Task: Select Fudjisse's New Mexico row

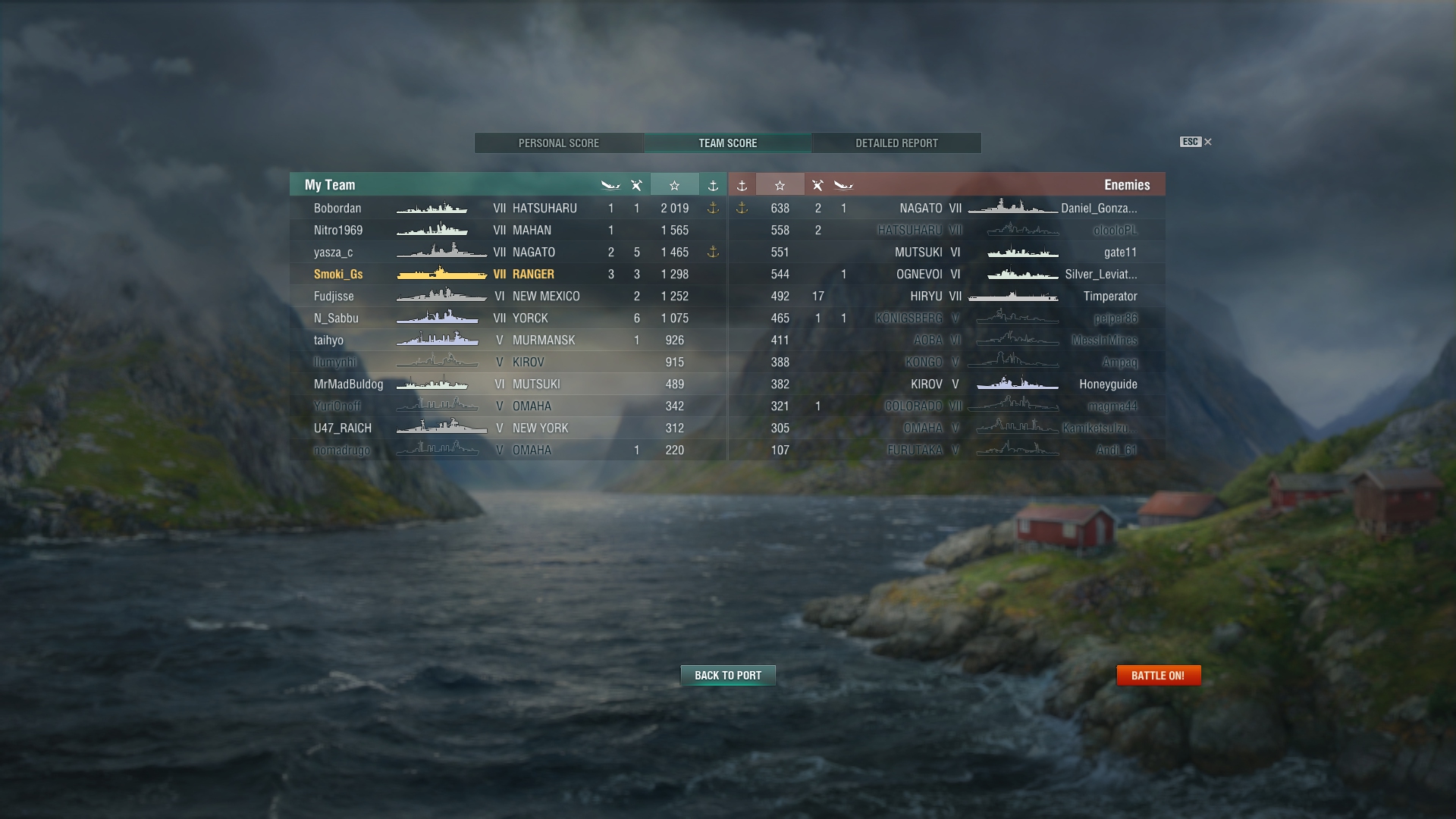Action: pos(508,297)
